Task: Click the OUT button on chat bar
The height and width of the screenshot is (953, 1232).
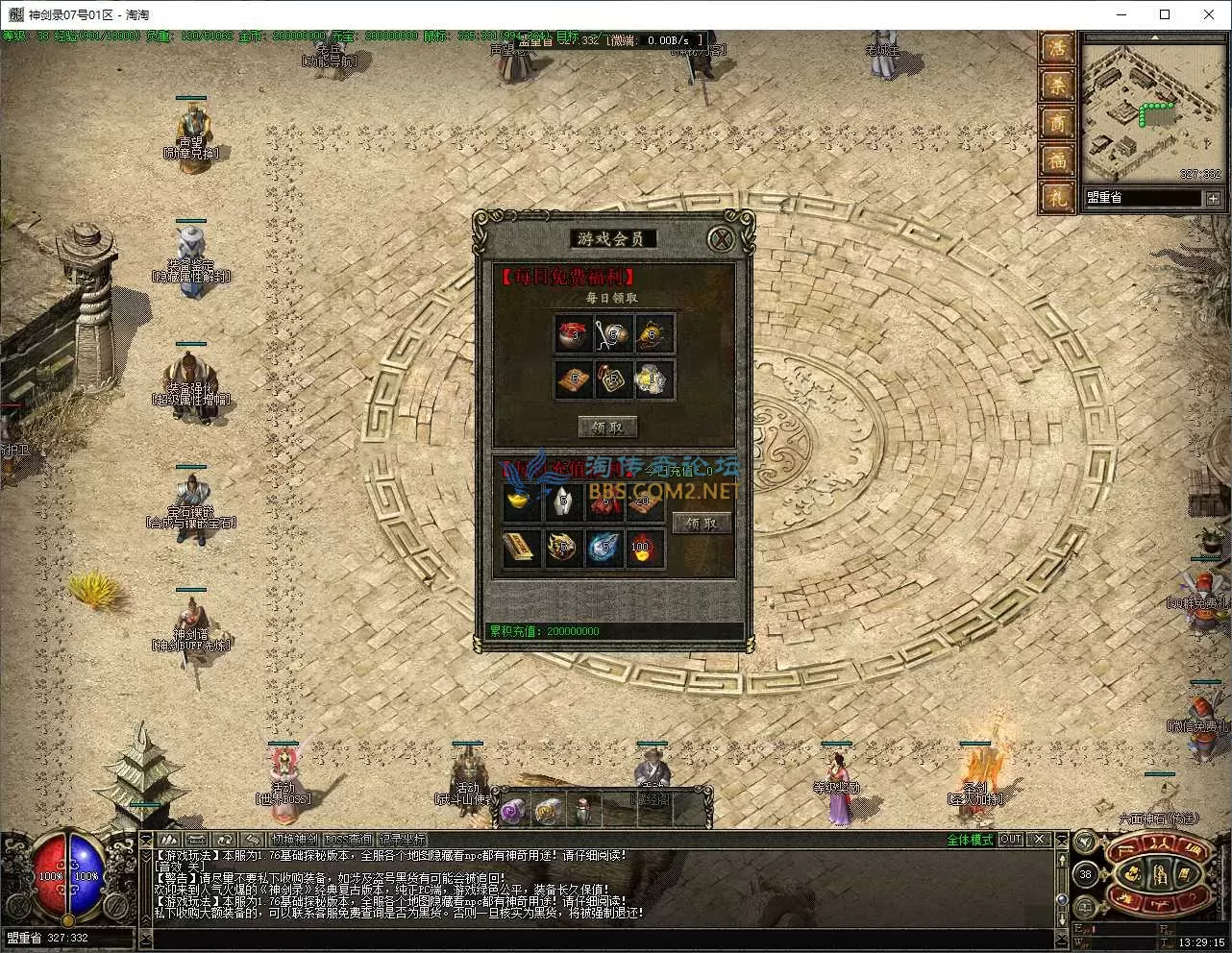Action: 1010,840
